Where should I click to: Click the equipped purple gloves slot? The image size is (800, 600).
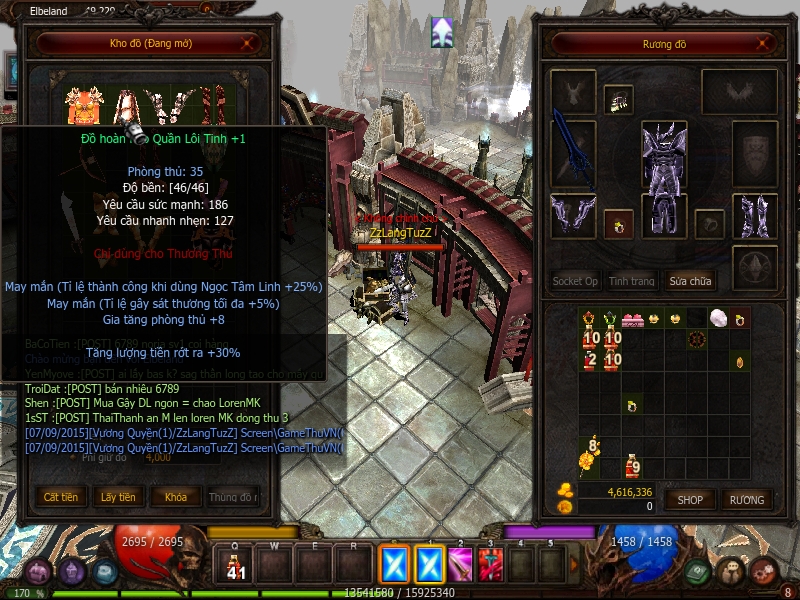573,215
